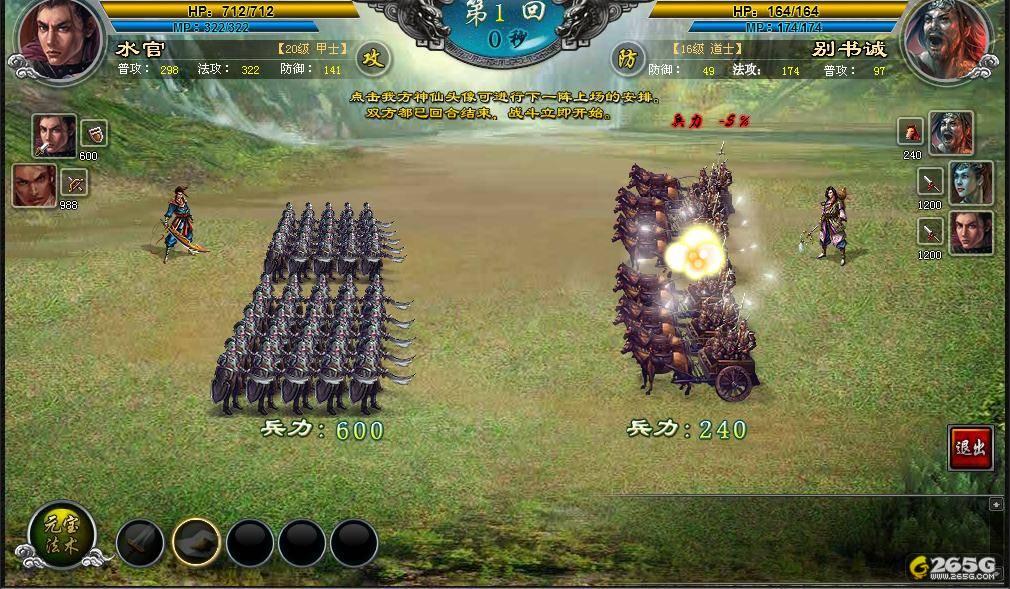Click the shield troop icon above 600
The width and height of the screenshot is (1010, 589).
click(93, 133)
